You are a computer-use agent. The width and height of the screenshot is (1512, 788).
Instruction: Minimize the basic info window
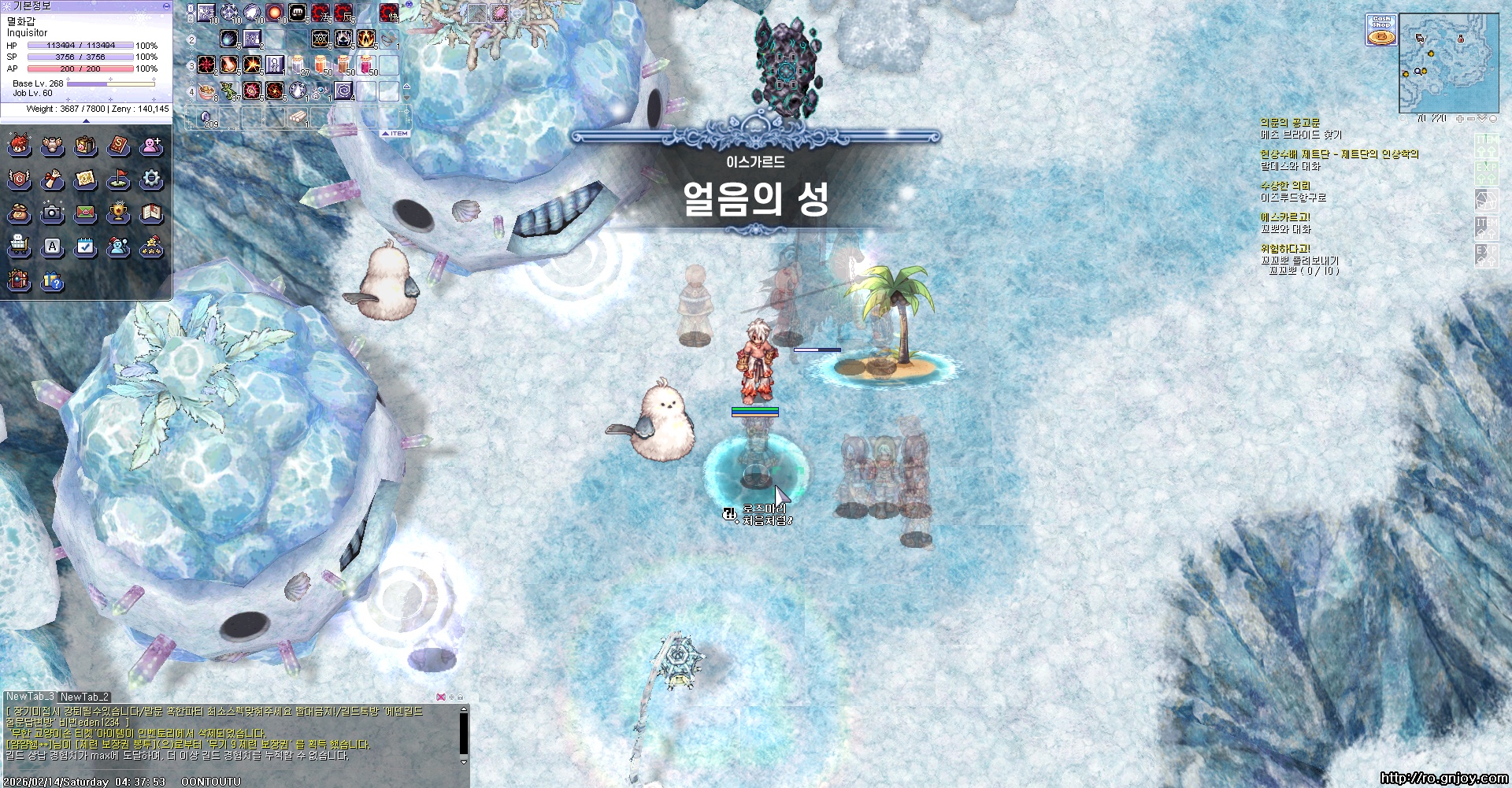[164, 6]
